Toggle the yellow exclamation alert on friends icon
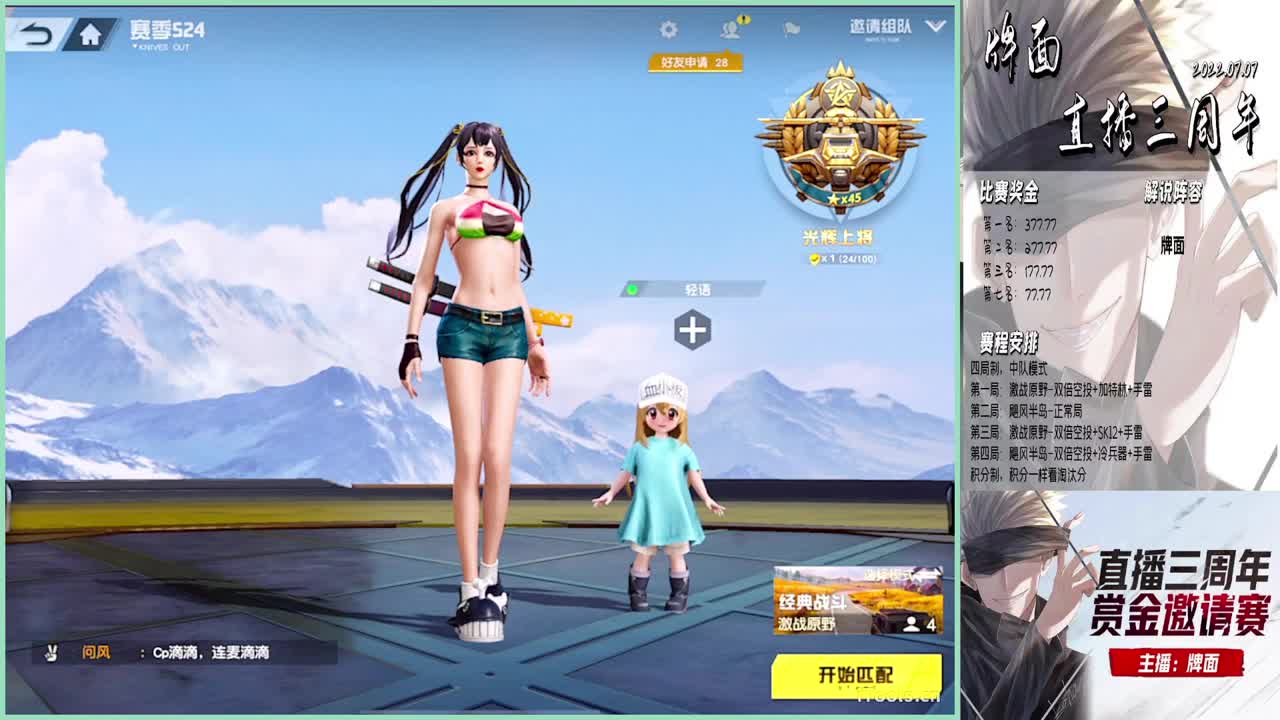 pos(742,20)
